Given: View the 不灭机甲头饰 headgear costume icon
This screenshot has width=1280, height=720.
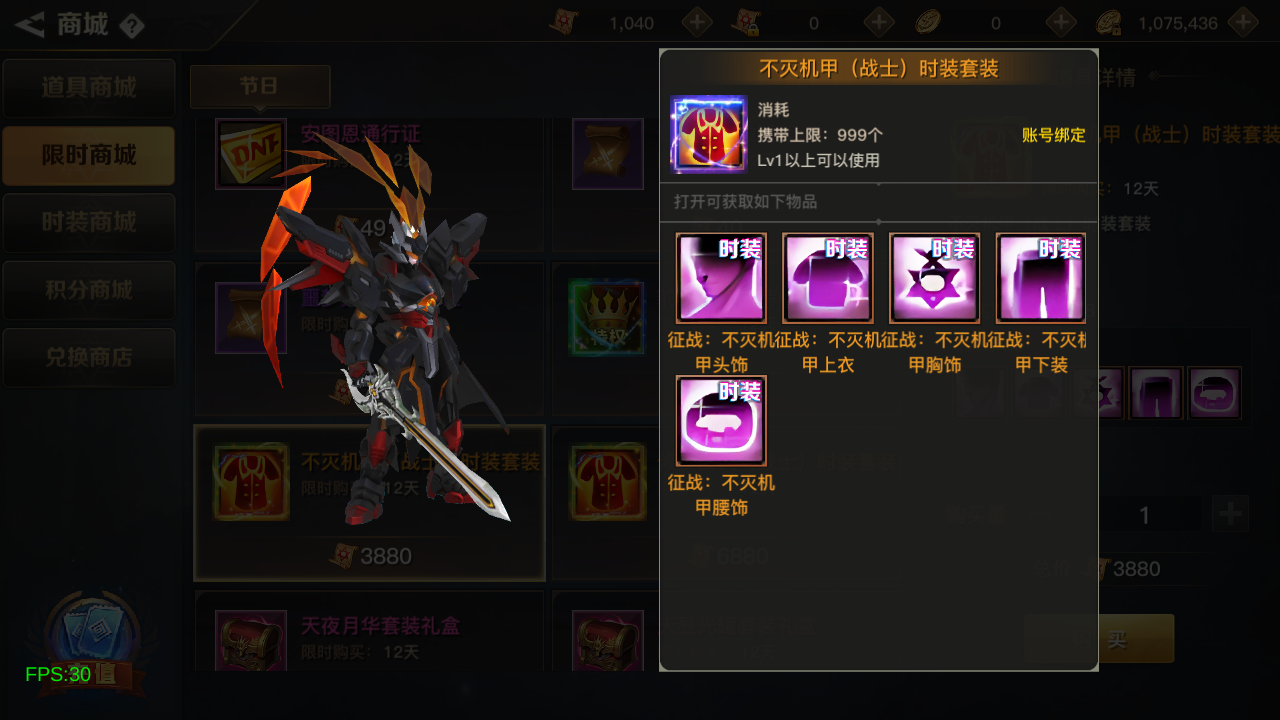Looking at the screenshot, I should point(721,278).
